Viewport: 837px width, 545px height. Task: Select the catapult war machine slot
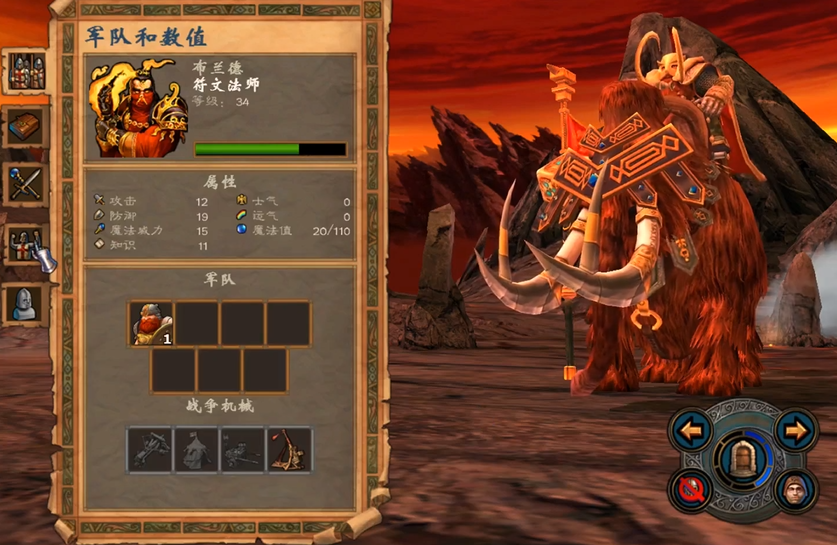click(x=289, y=450)
